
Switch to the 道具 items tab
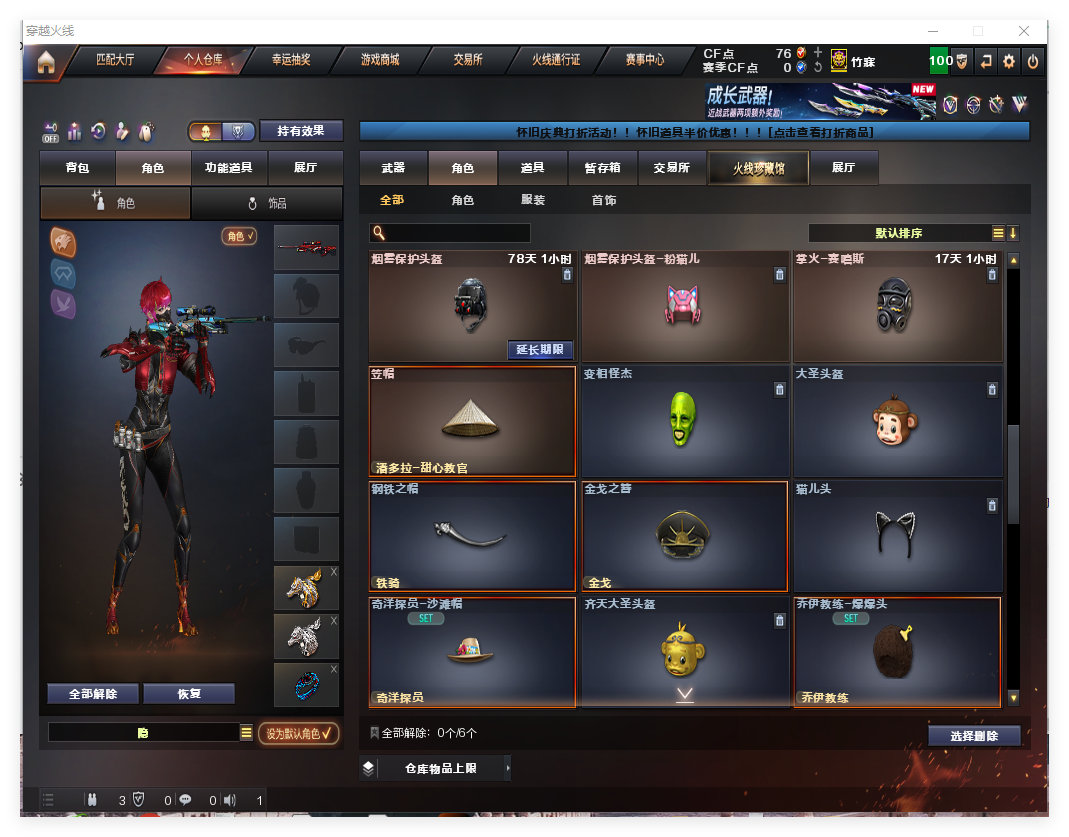tap(533, 168)
